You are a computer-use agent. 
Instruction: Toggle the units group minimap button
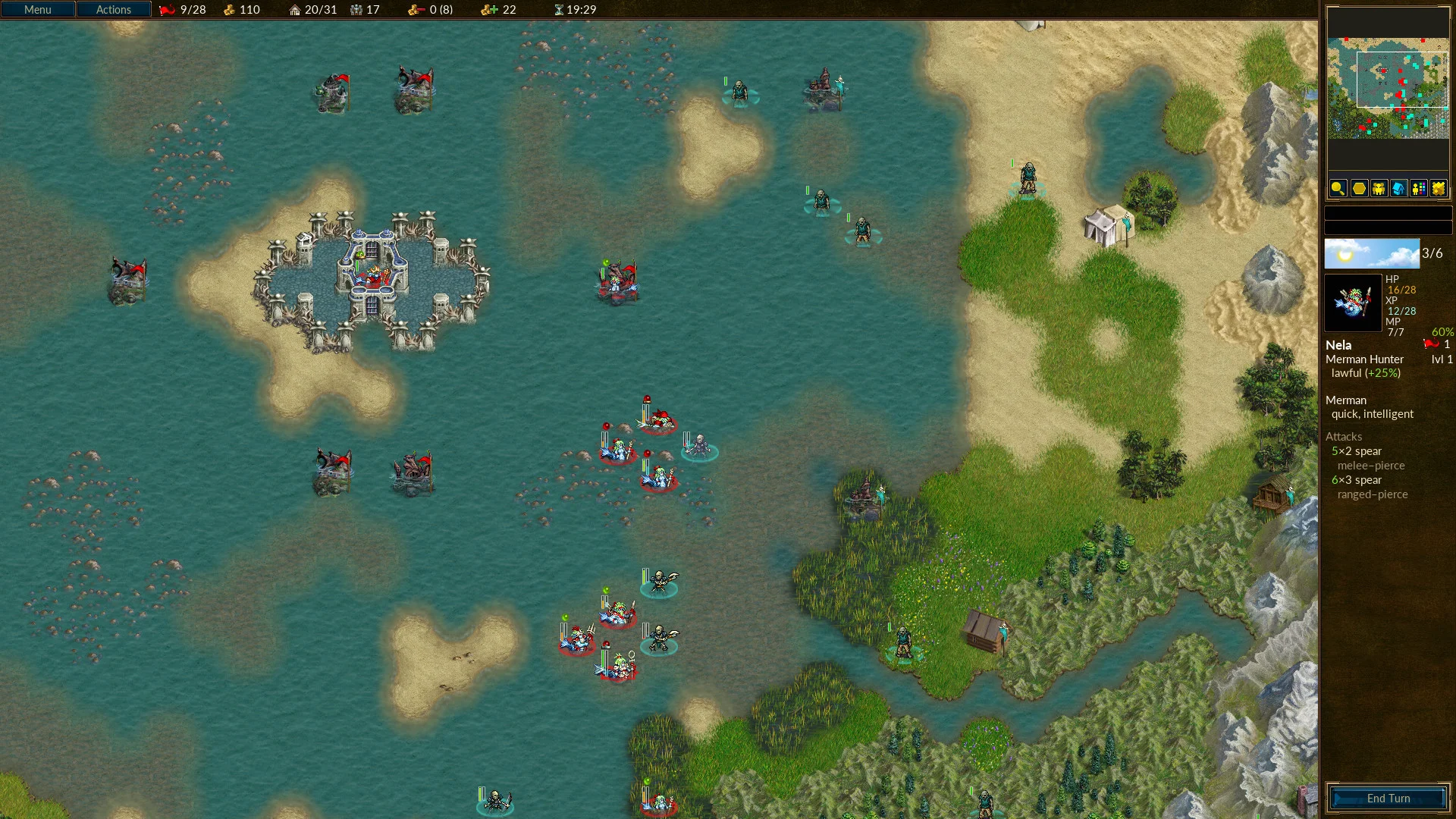[x=1379, y=188]
